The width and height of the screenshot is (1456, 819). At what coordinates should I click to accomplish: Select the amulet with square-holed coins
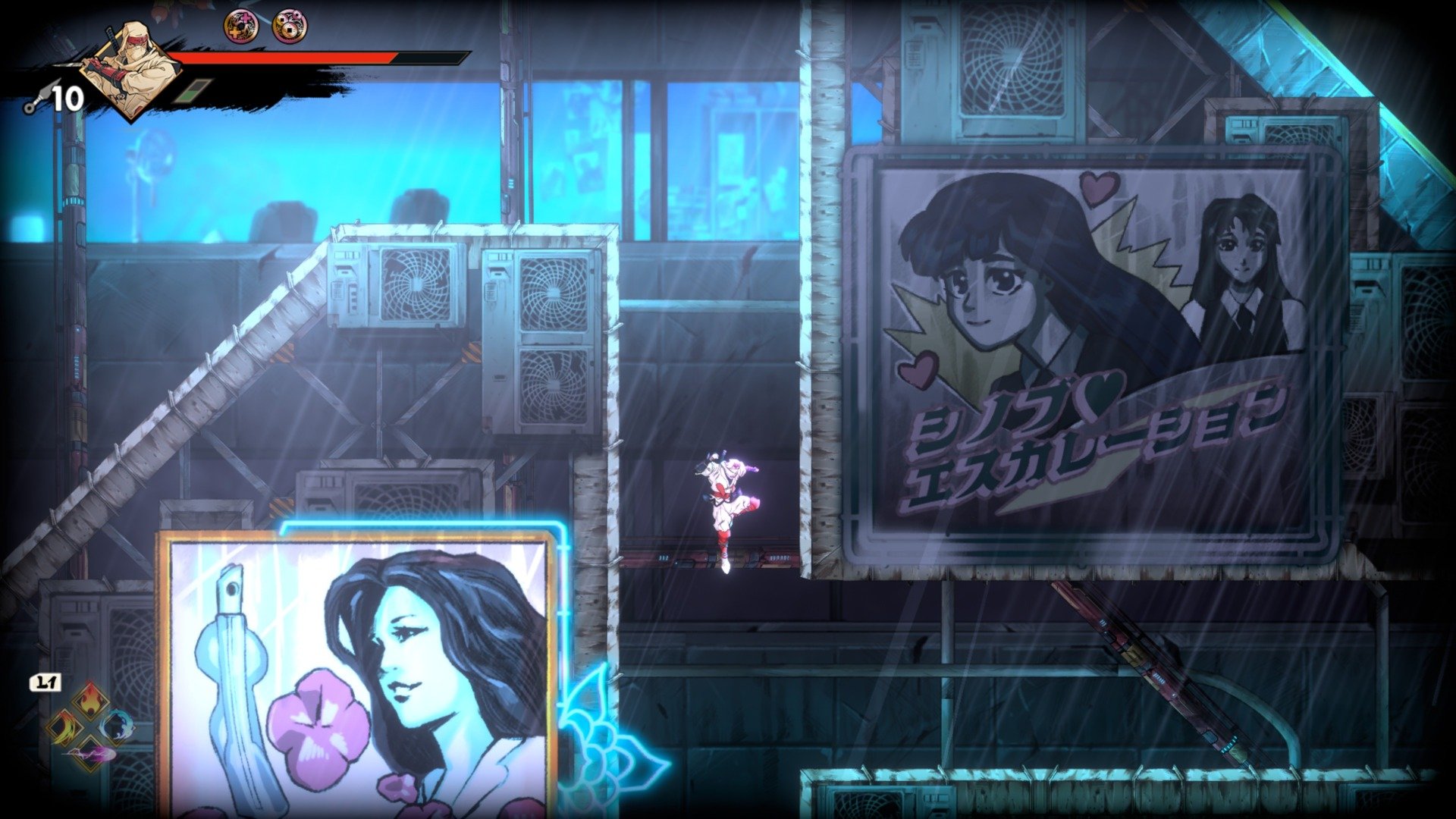289,27
